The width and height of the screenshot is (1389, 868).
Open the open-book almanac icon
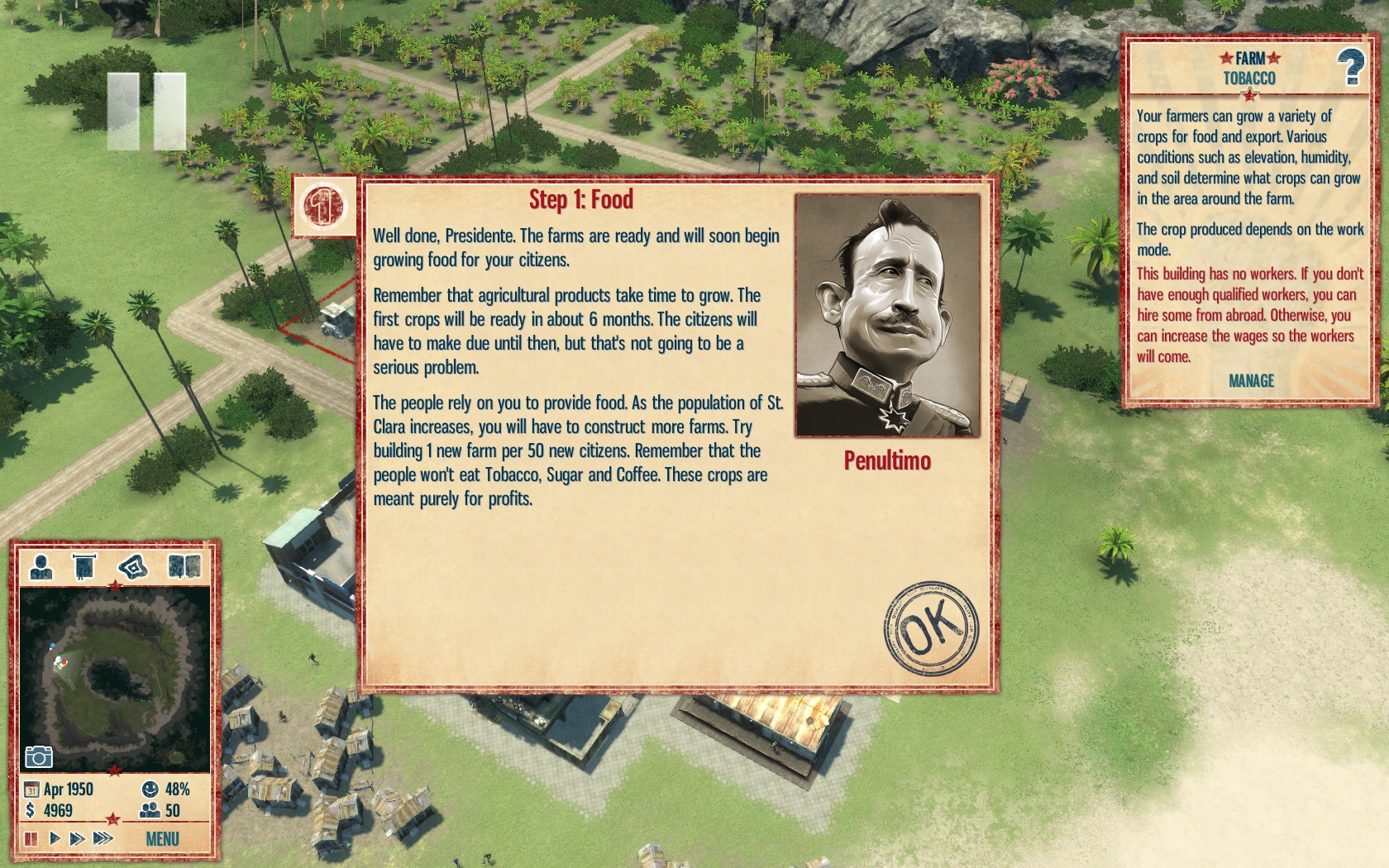click(x=184, y=567)
